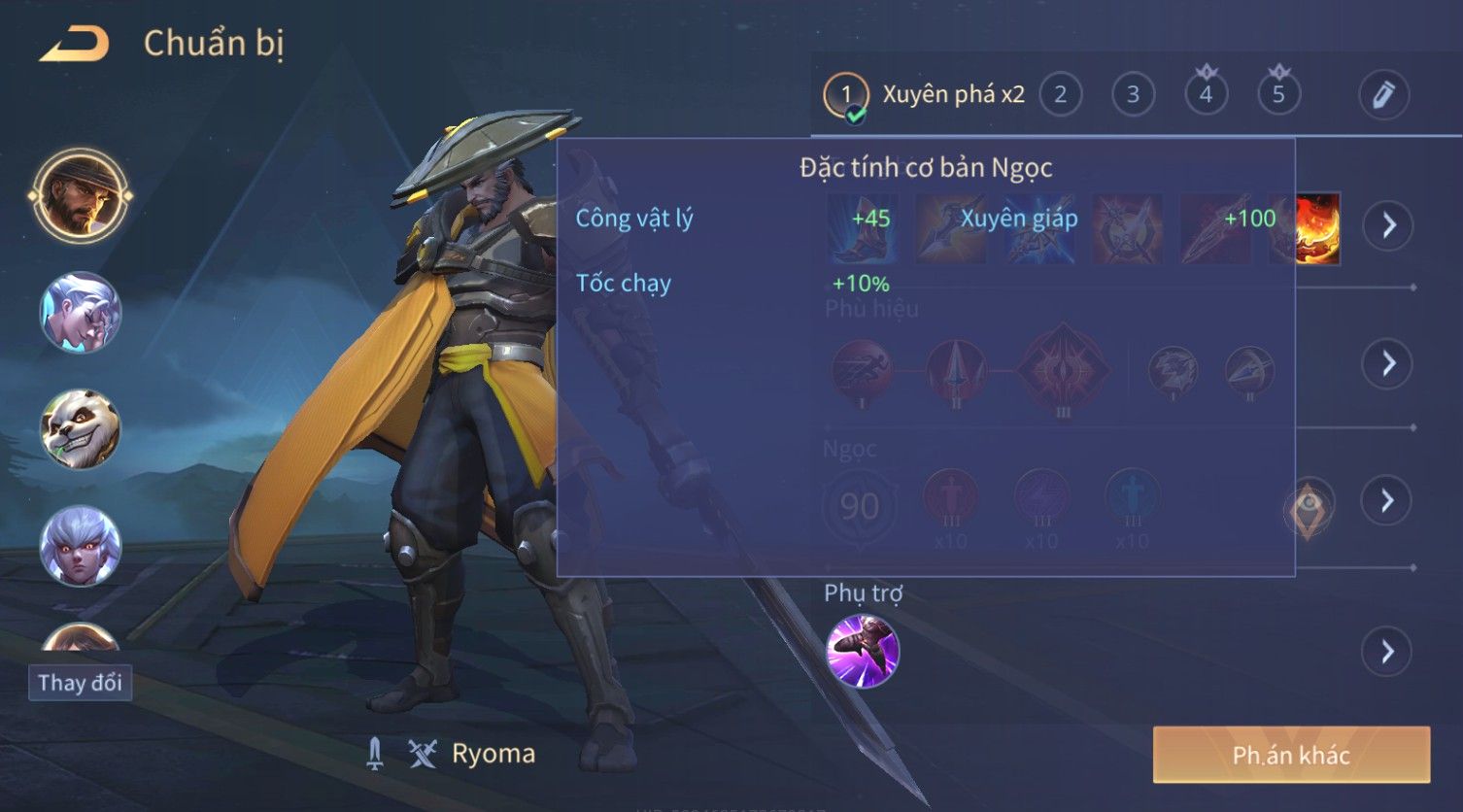Screen dimensions: 1463x812
Task: Switch to preset tab 2
Action: [1060, 94]
